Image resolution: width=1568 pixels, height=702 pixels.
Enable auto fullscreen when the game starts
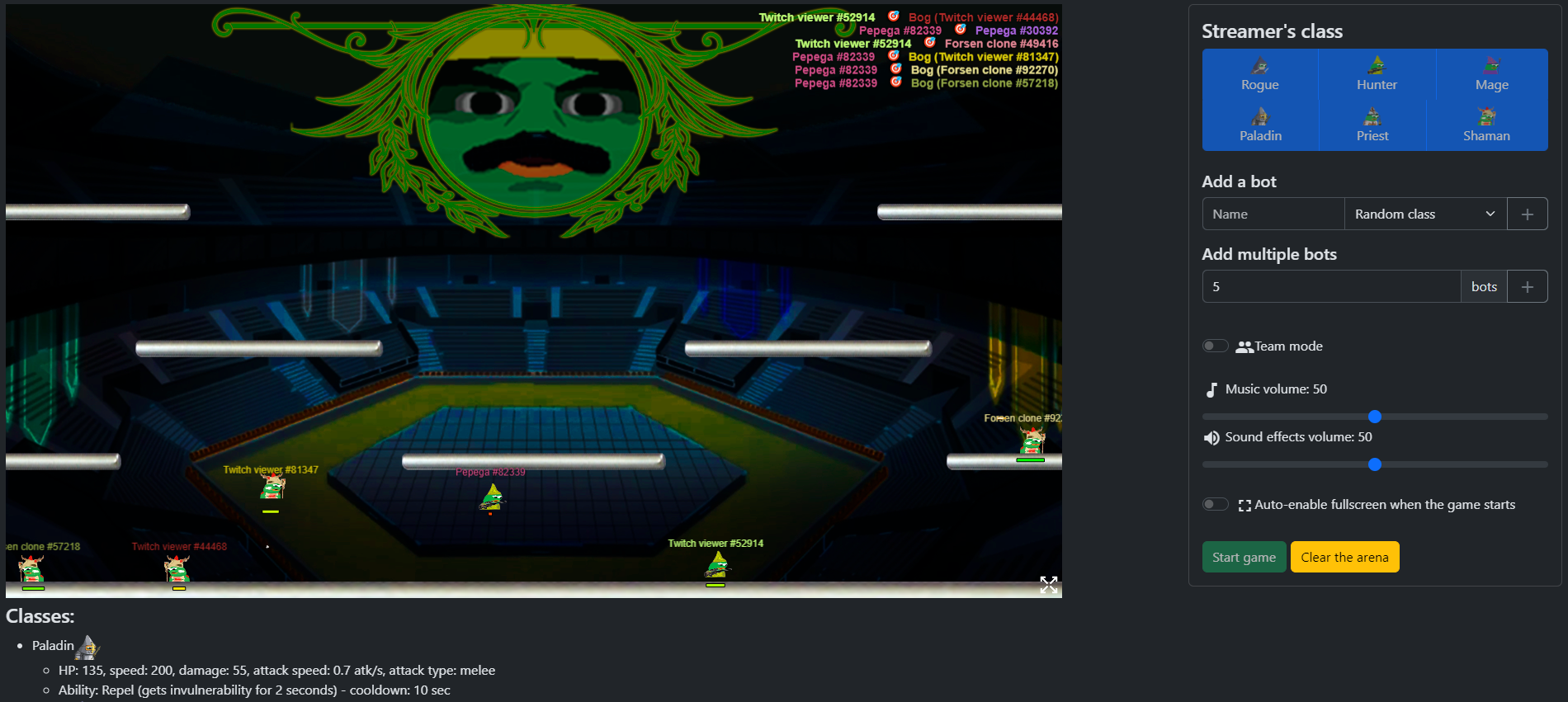[1215, 503]
